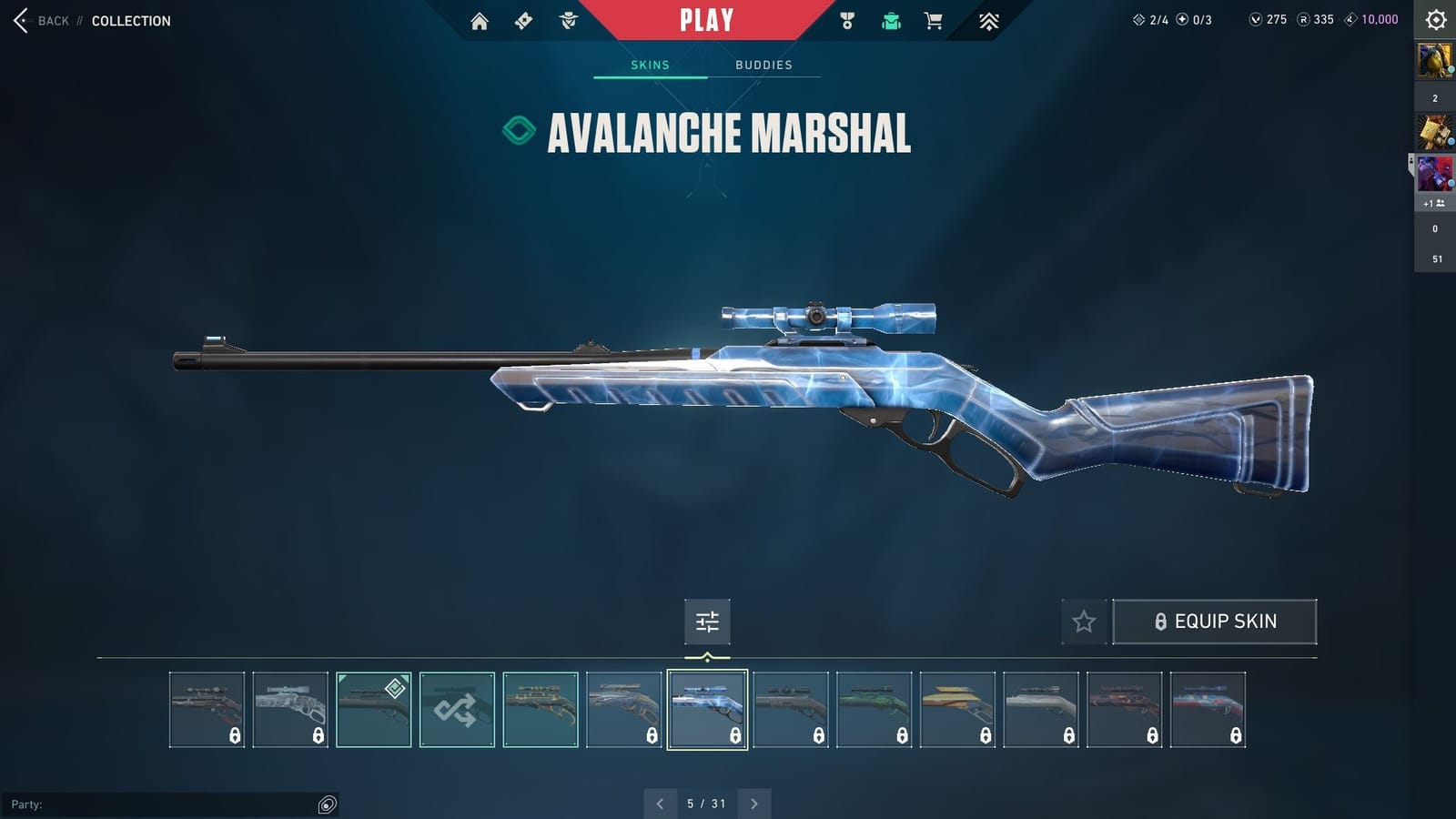Open the Battlepass ticket icon
The height and width of the screenshot is (819, 1456).
click(x=521, y=20)
